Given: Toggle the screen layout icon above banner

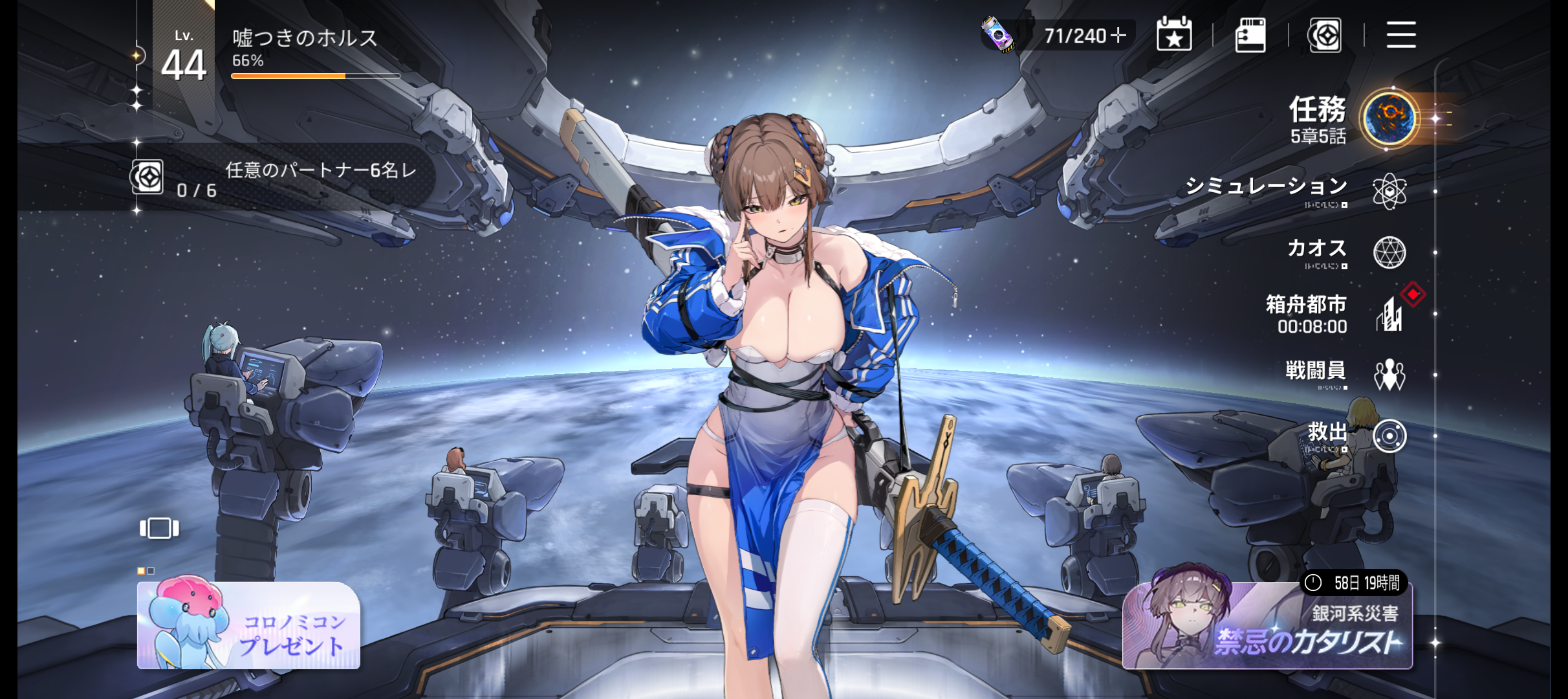Looking at the screenshot, I should point(159,528).
